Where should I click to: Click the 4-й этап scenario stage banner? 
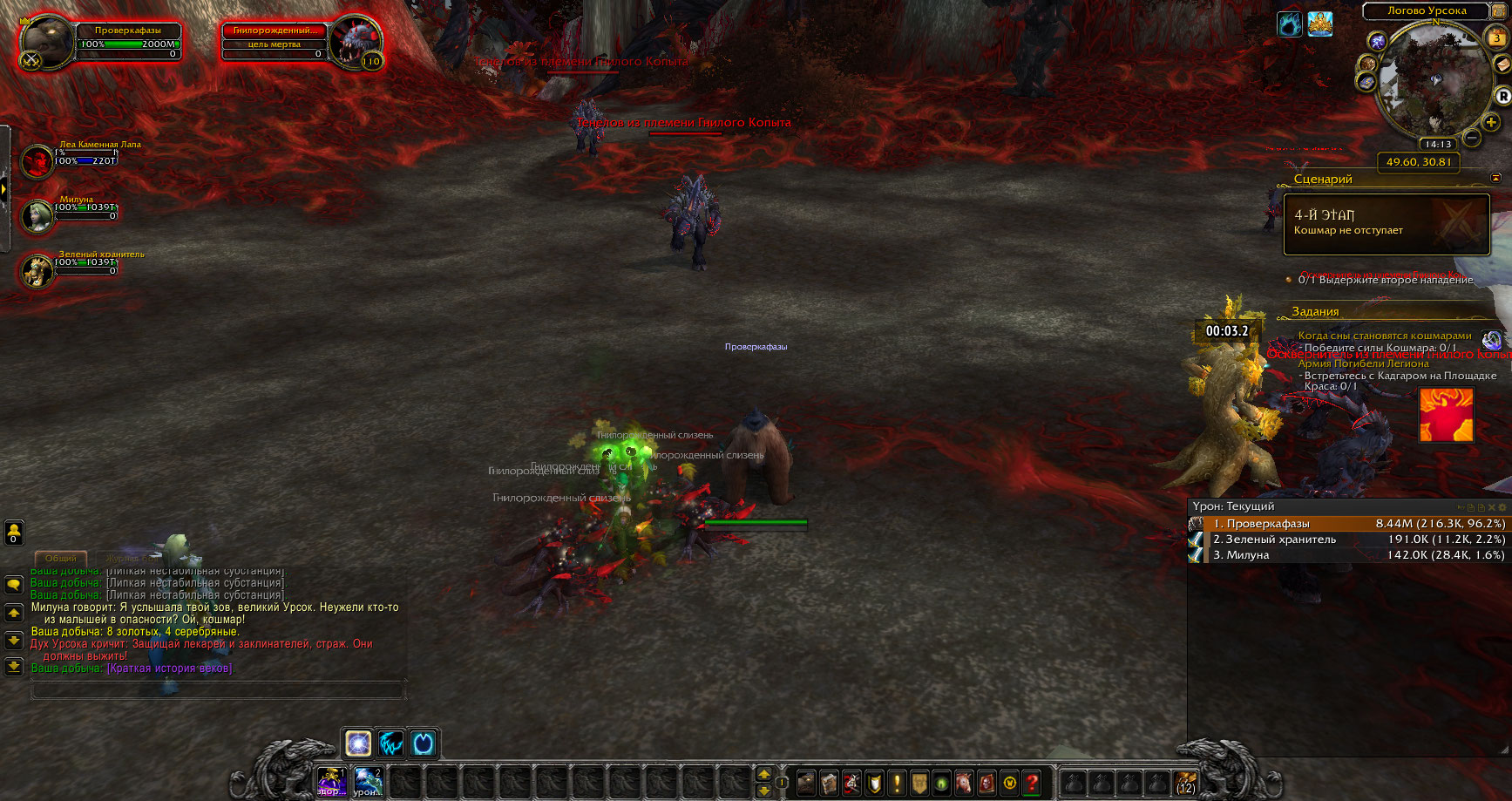1386,223
